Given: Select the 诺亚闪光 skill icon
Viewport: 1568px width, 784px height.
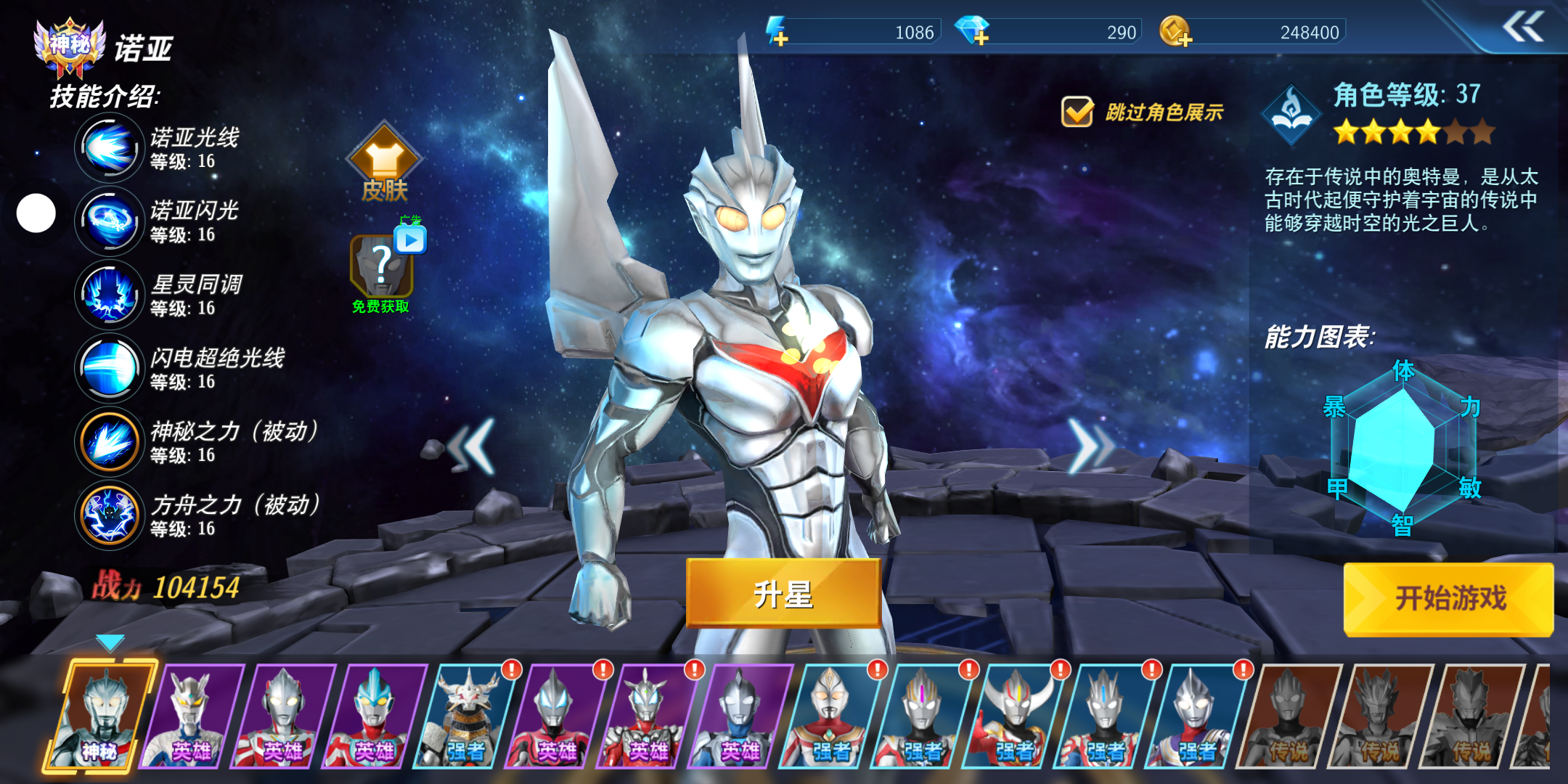Looking at the screenshot, I should (109, 221).
